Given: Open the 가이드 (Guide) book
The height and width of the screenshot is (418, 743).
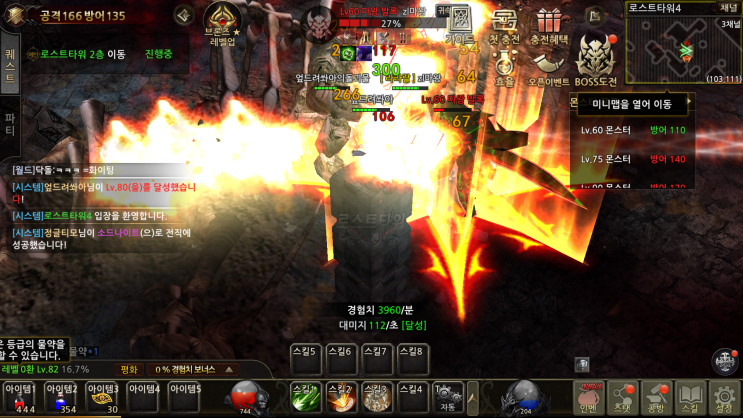Looking at the screenshot, I should [461, 23].
